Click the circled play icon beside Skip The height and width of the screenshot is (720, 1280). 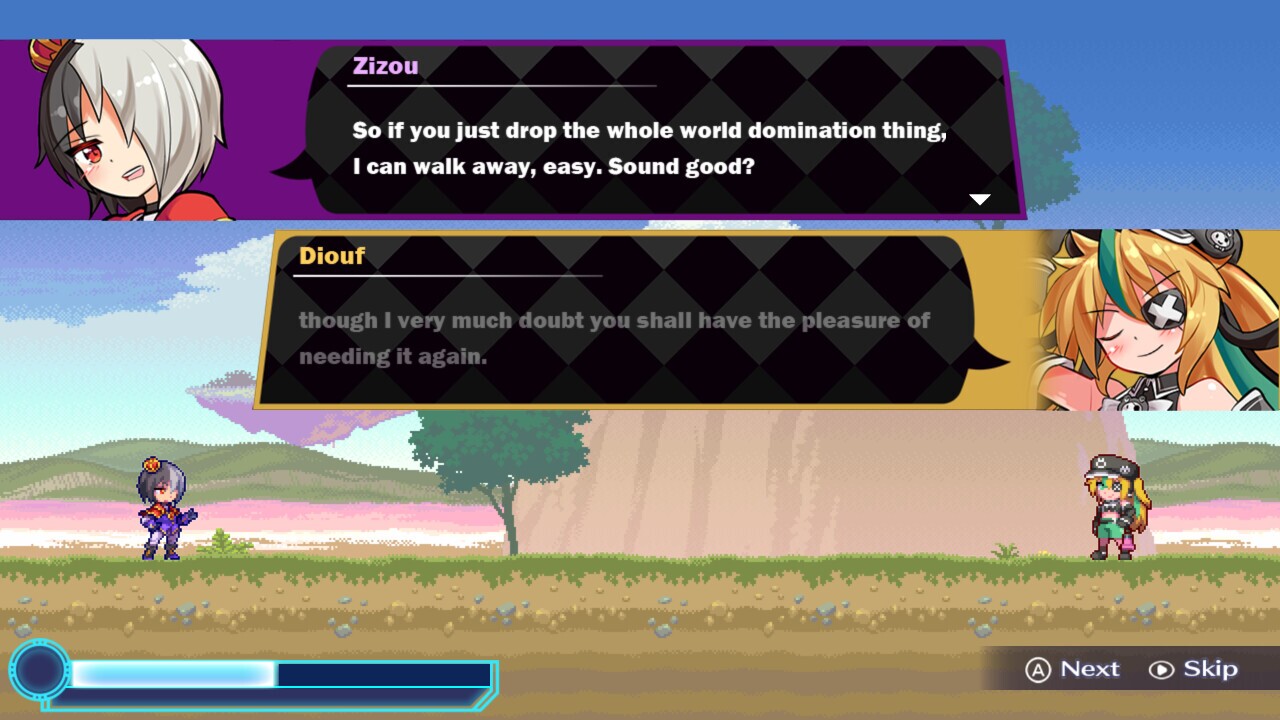coord(1163,670)
